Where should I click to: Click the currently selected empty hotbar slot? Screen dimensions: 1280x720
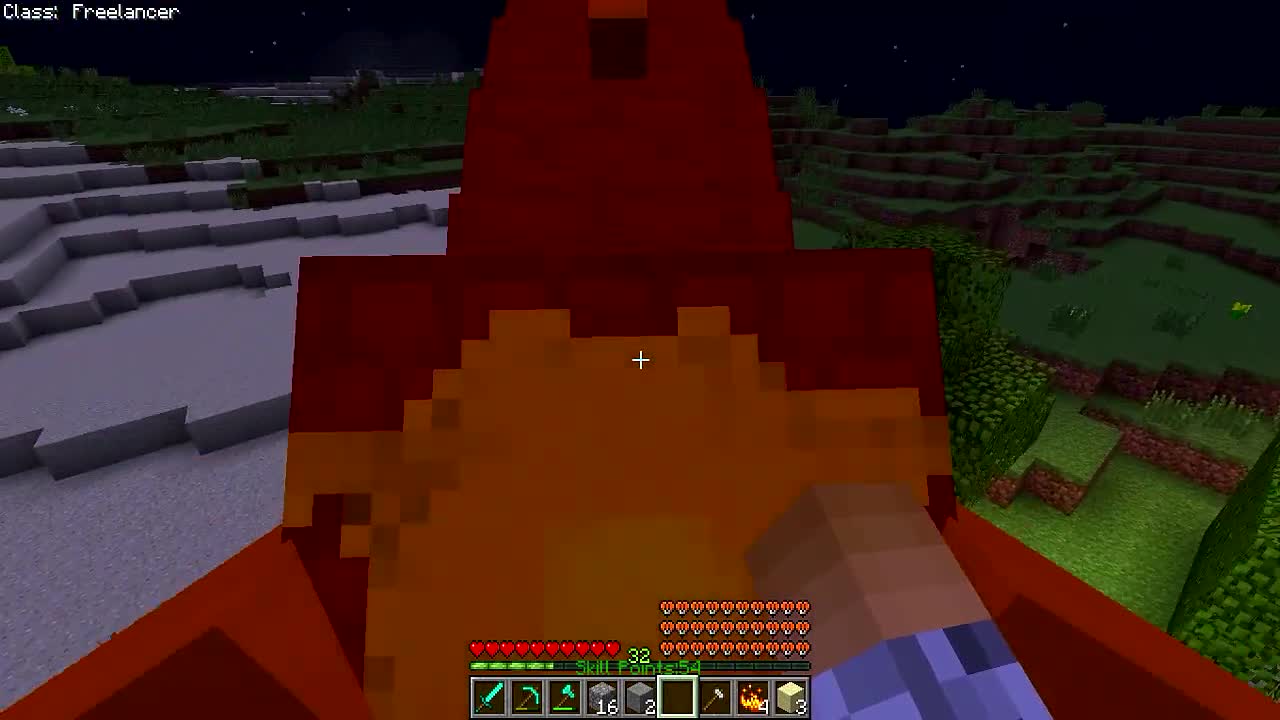click(x=679, y=698)
